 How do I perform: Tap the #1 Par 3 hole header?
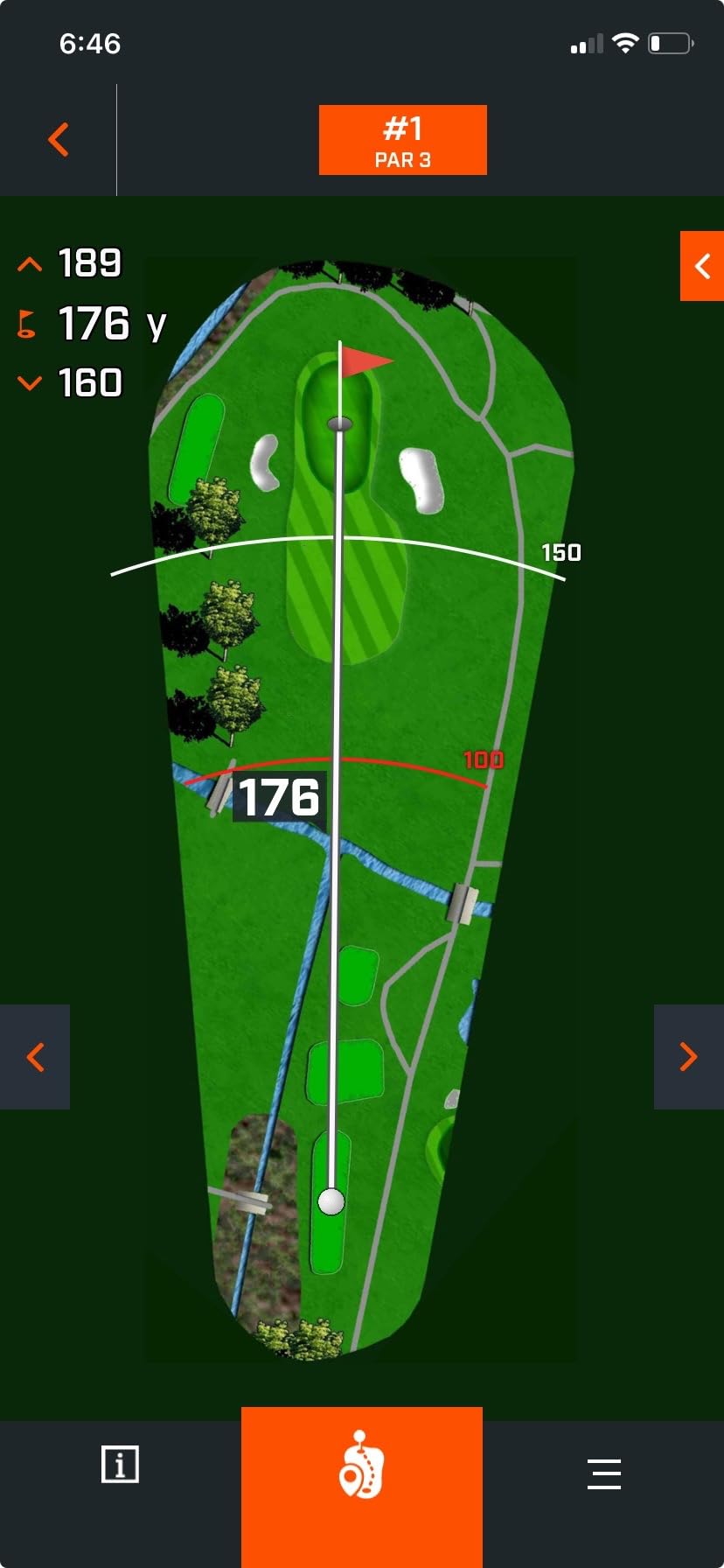(402, 140)
